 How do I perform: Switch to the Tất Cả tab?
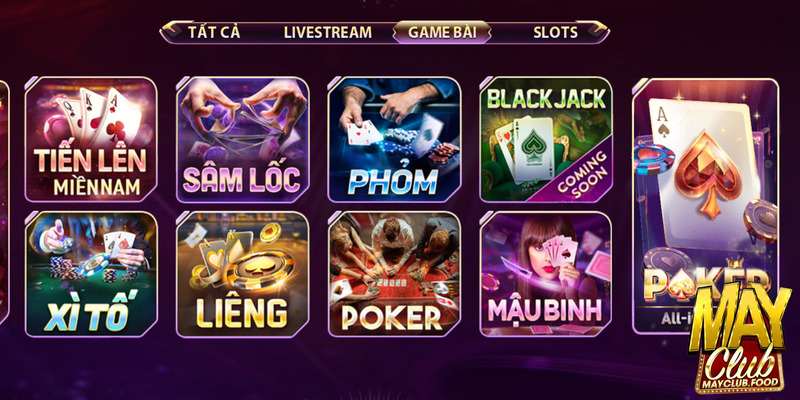214,32
